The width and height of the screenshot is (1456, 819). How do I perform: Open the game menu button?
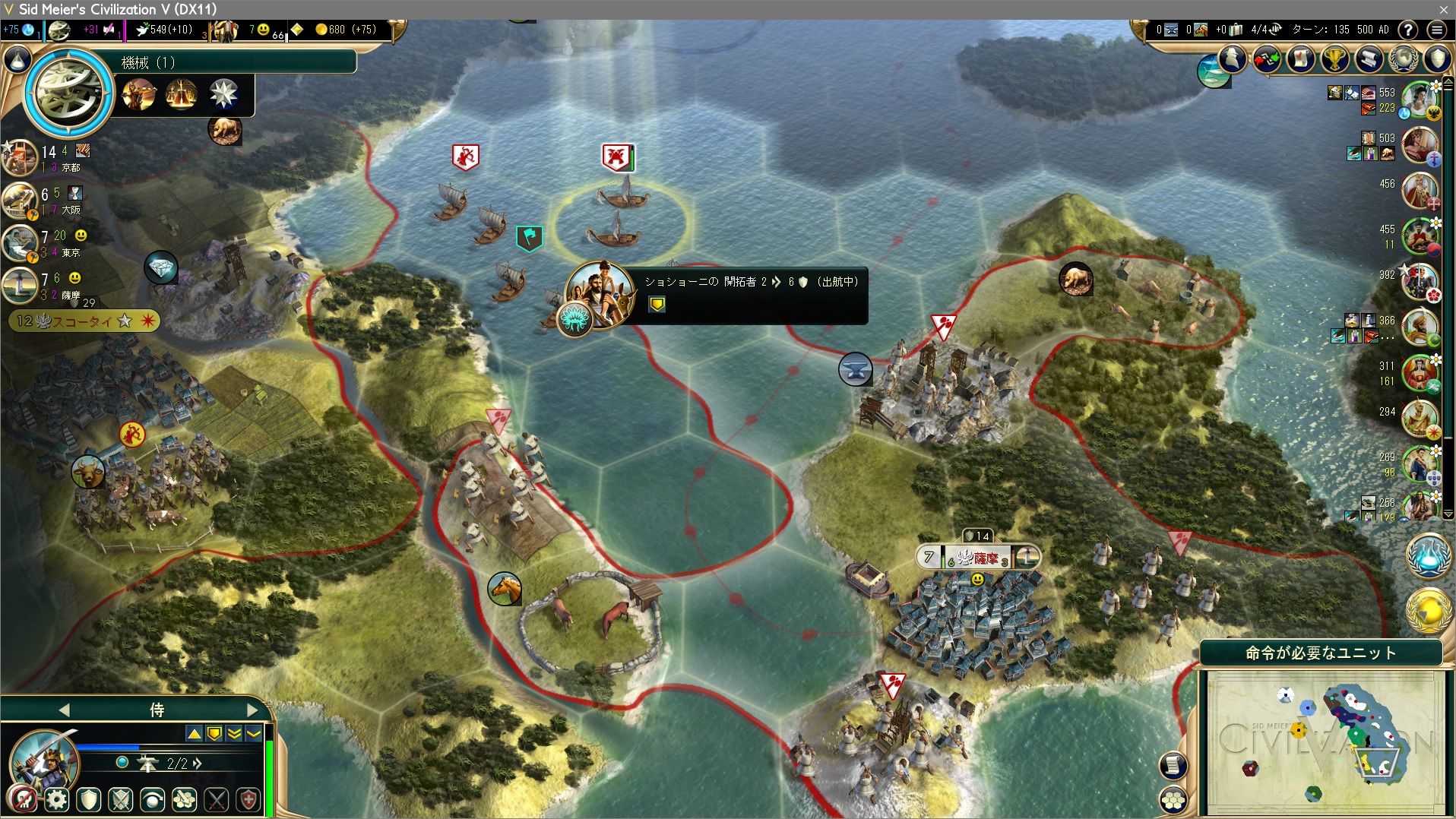coord(1436,30)
